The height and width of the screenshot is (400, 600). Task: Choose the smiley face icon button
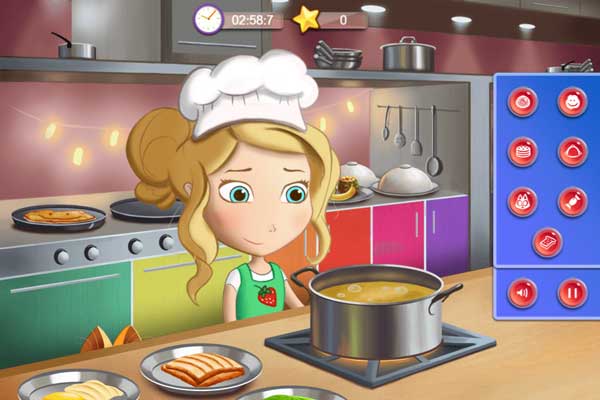click(573, 101)
